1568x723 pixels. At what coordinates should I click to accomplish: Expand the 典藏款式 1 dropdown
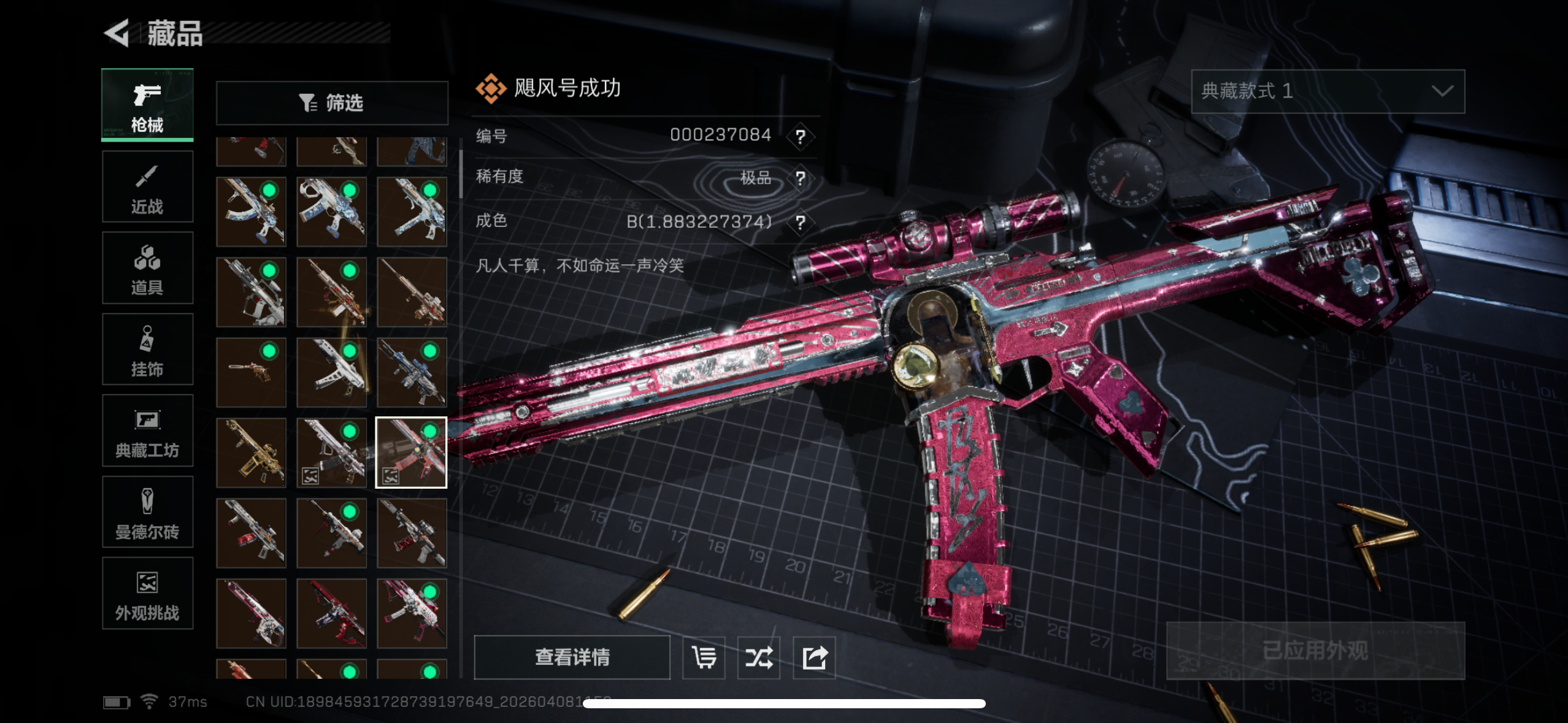1328,91
